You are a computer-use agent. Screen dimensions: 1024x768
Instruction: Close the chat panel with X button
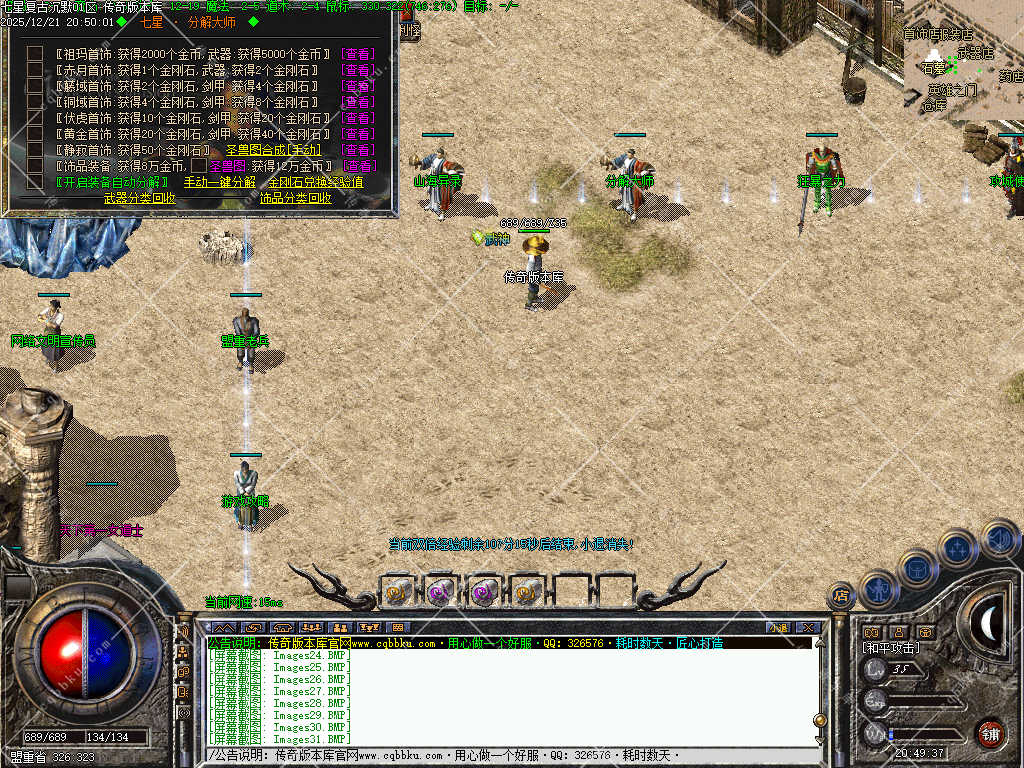(806, 628)
